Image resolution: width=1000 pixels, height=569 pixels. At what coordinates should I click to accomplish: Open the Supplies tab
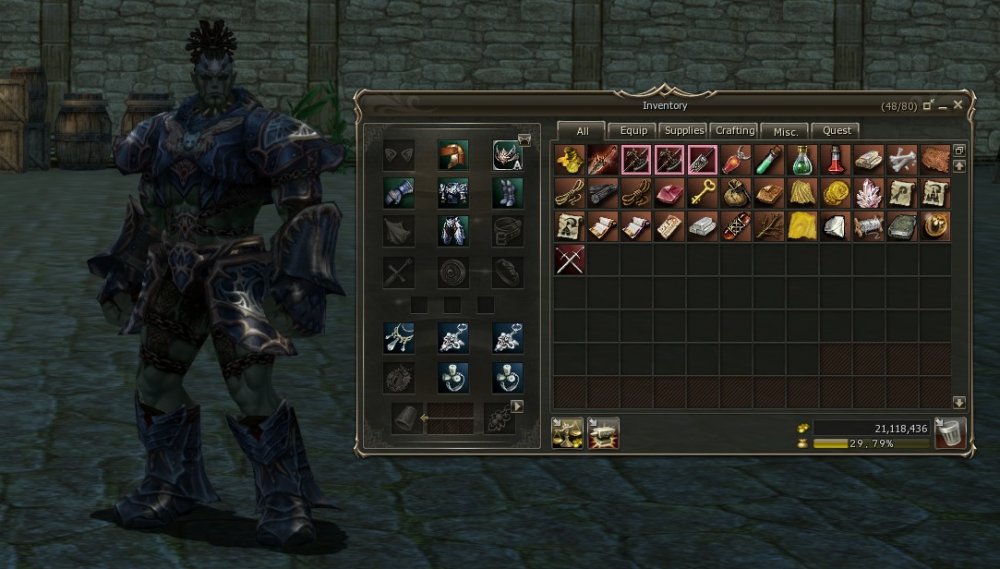684,130
